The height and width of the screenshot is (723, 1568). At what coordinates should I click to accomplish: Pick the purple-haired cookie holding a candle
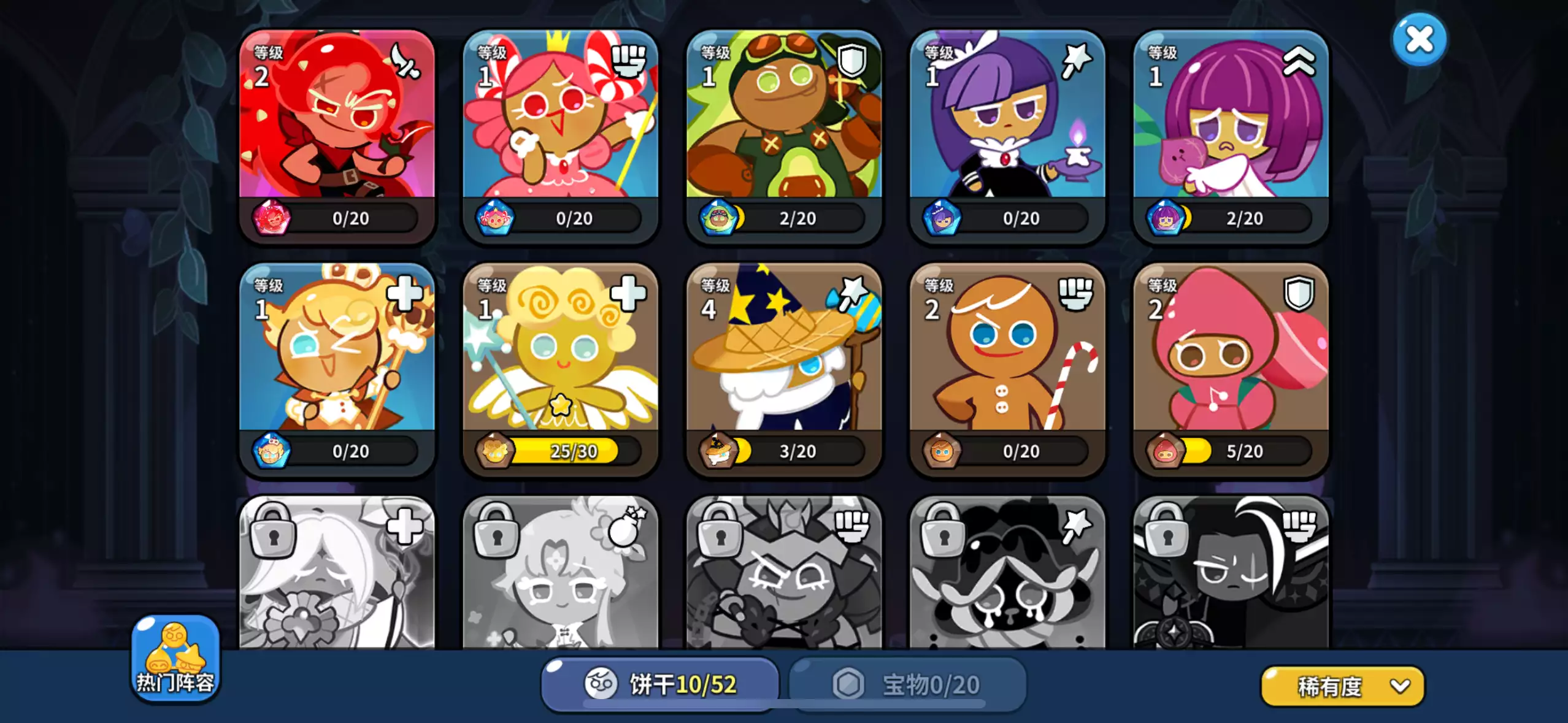click(1007, 135)
